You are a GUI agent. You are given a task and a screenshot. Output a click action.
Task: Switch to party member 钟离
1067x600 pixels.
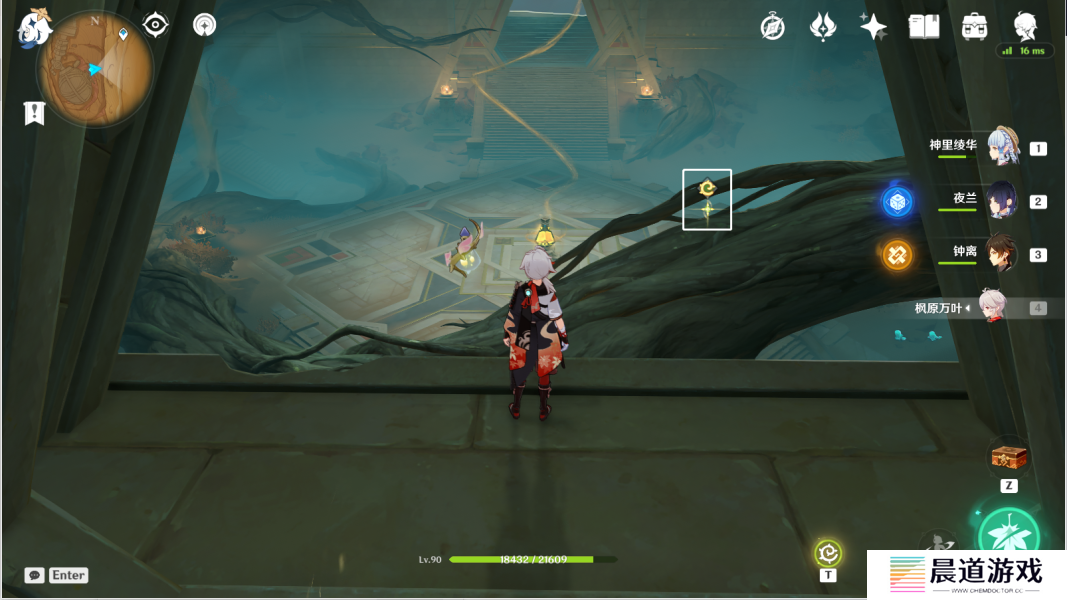1001,253
